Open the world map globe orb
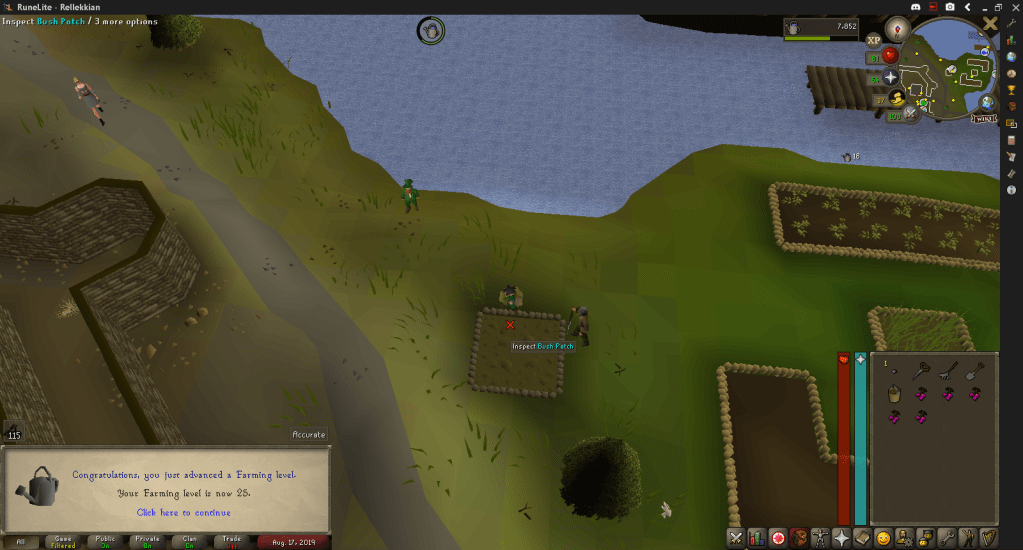The width and height of the screenshot is (1023, 550). click(x=987, y=102)
